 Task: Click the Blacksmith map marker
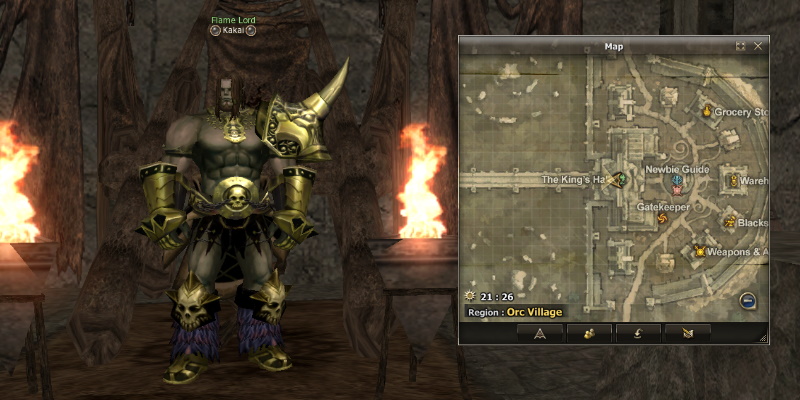pos(730,222)
